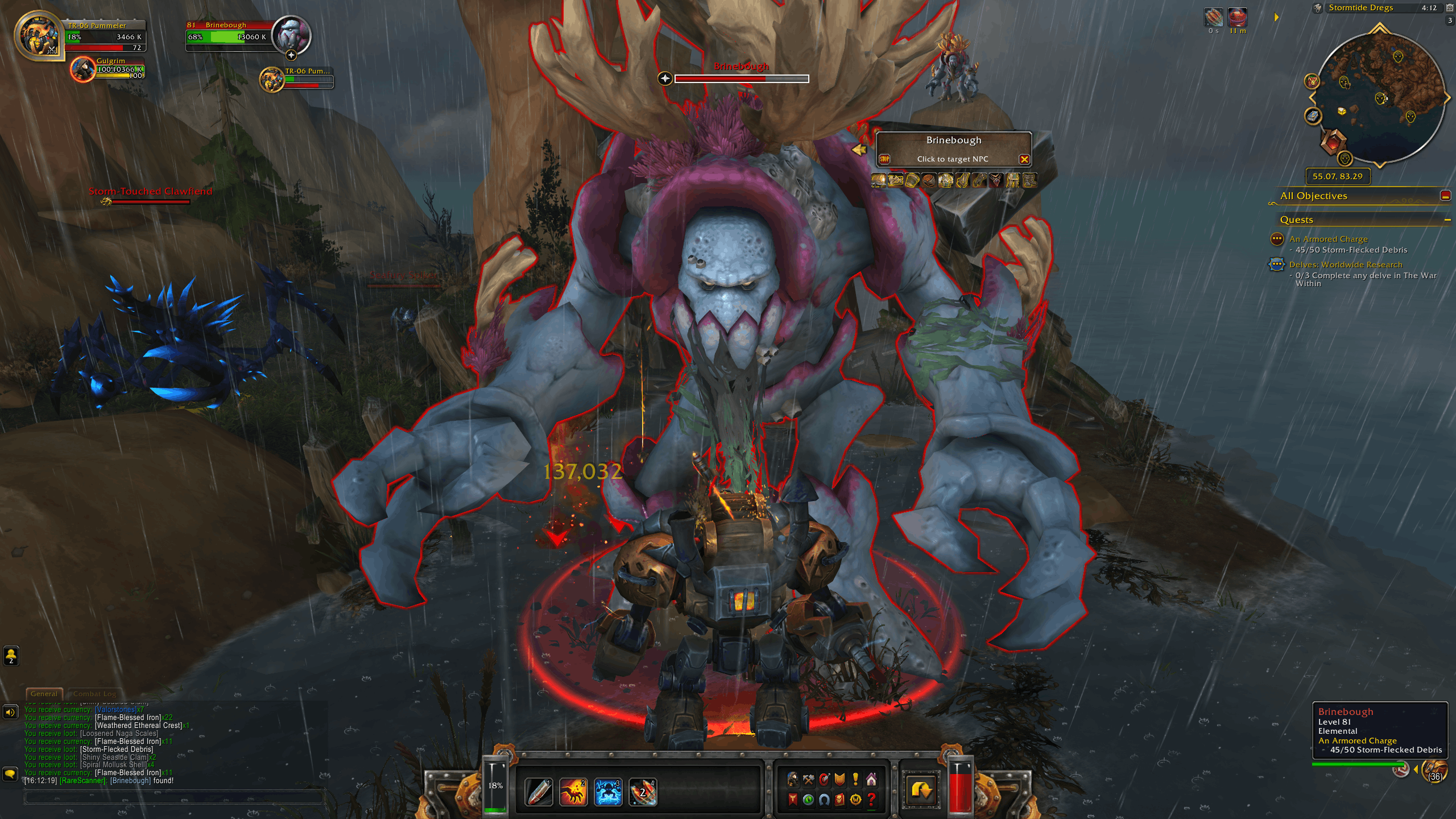Click the red STOP button on Brinebough alert
Viewport: 1456px width, 819px height.
(x=884, y=159)
